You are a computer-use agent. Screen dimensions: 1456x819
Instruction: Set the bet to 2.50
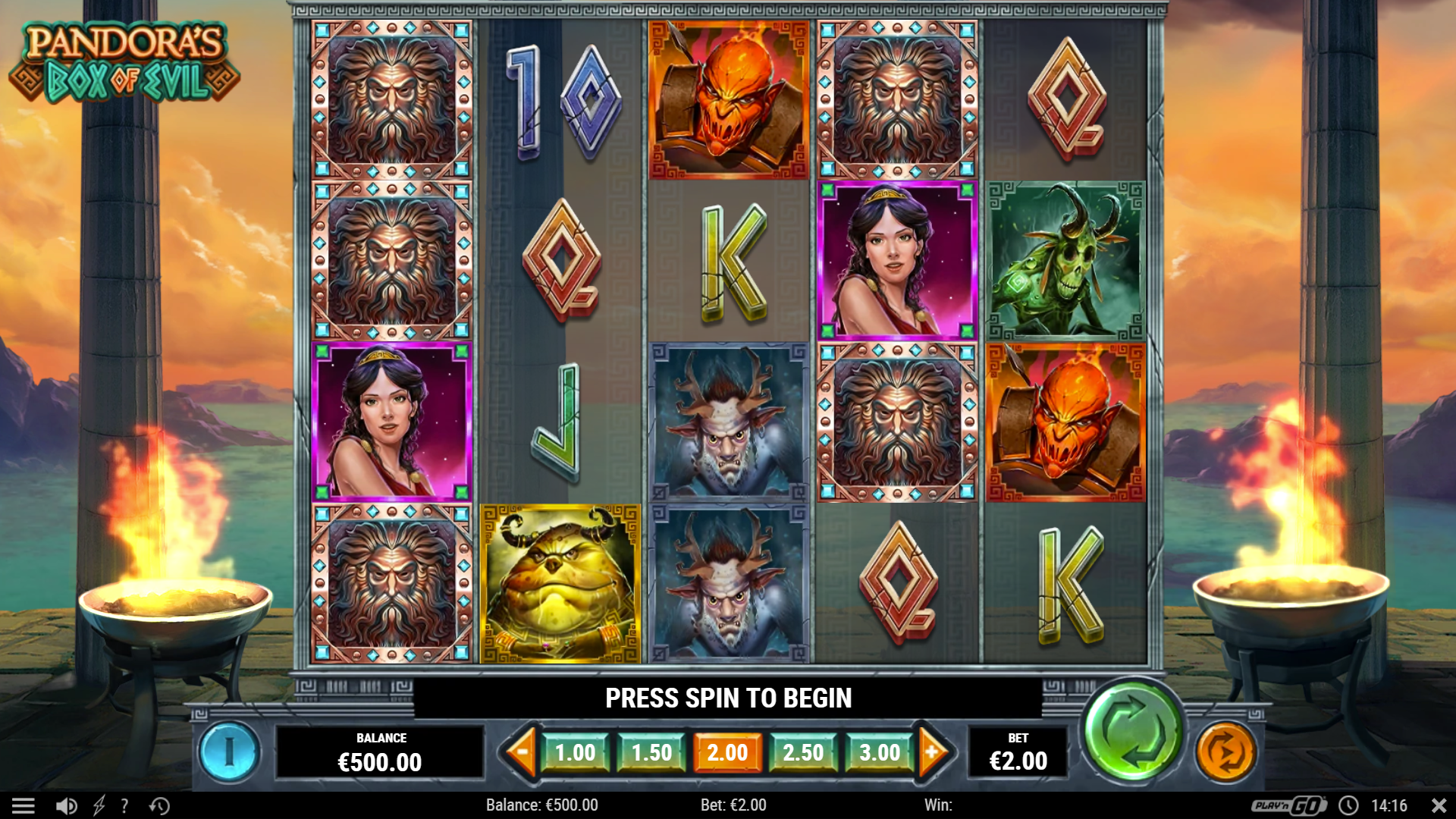click(803, 752)
